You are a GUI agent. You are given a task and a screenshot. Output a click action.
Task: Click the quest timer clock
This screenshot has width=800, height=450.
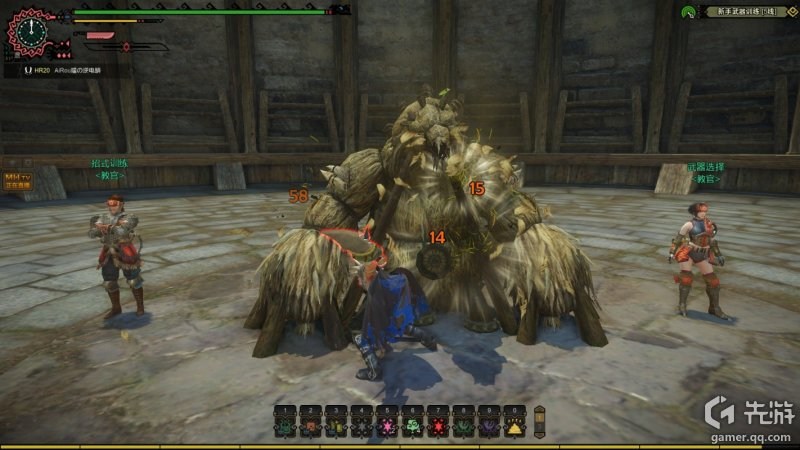(30, 32)
